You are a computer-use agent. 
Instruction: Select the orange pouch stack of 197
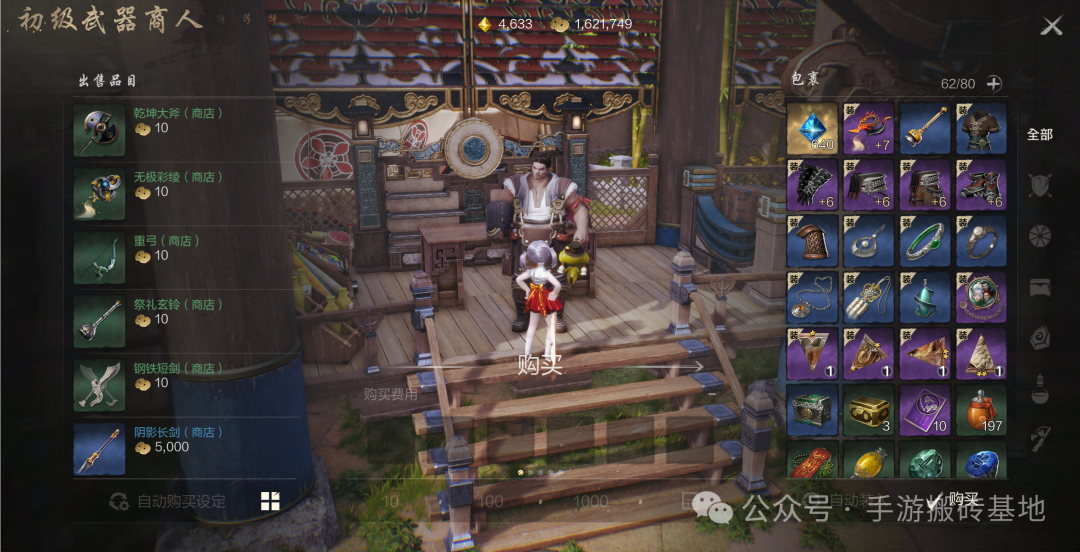(981, 411)
